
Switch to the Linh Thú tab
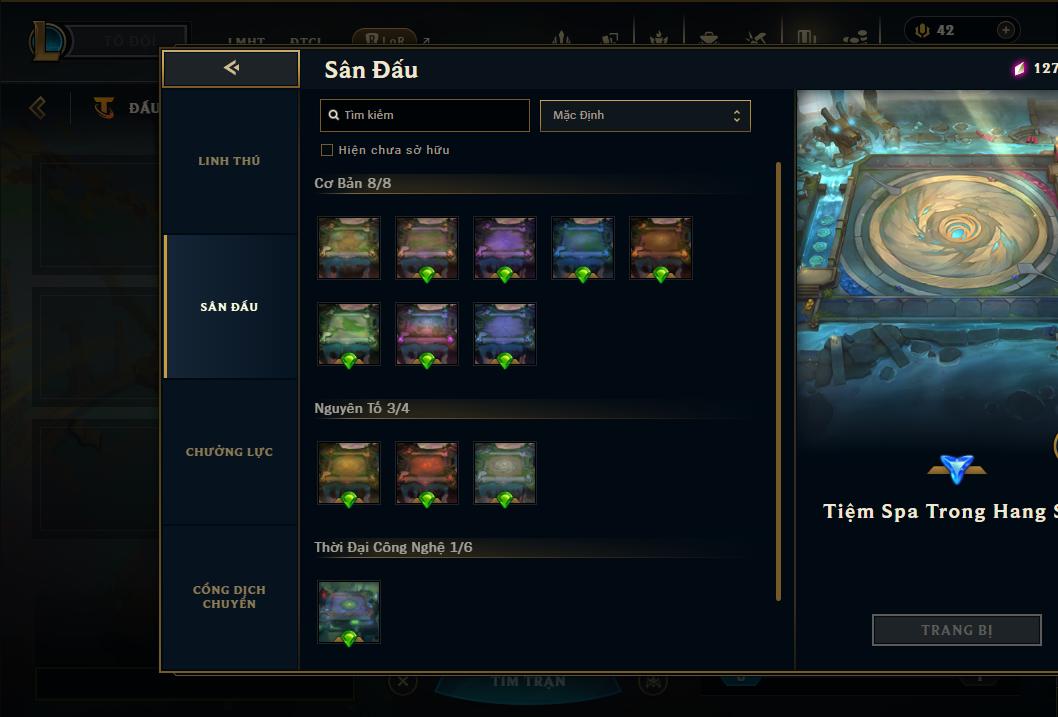pyautogui.click(x=229, y=161)
